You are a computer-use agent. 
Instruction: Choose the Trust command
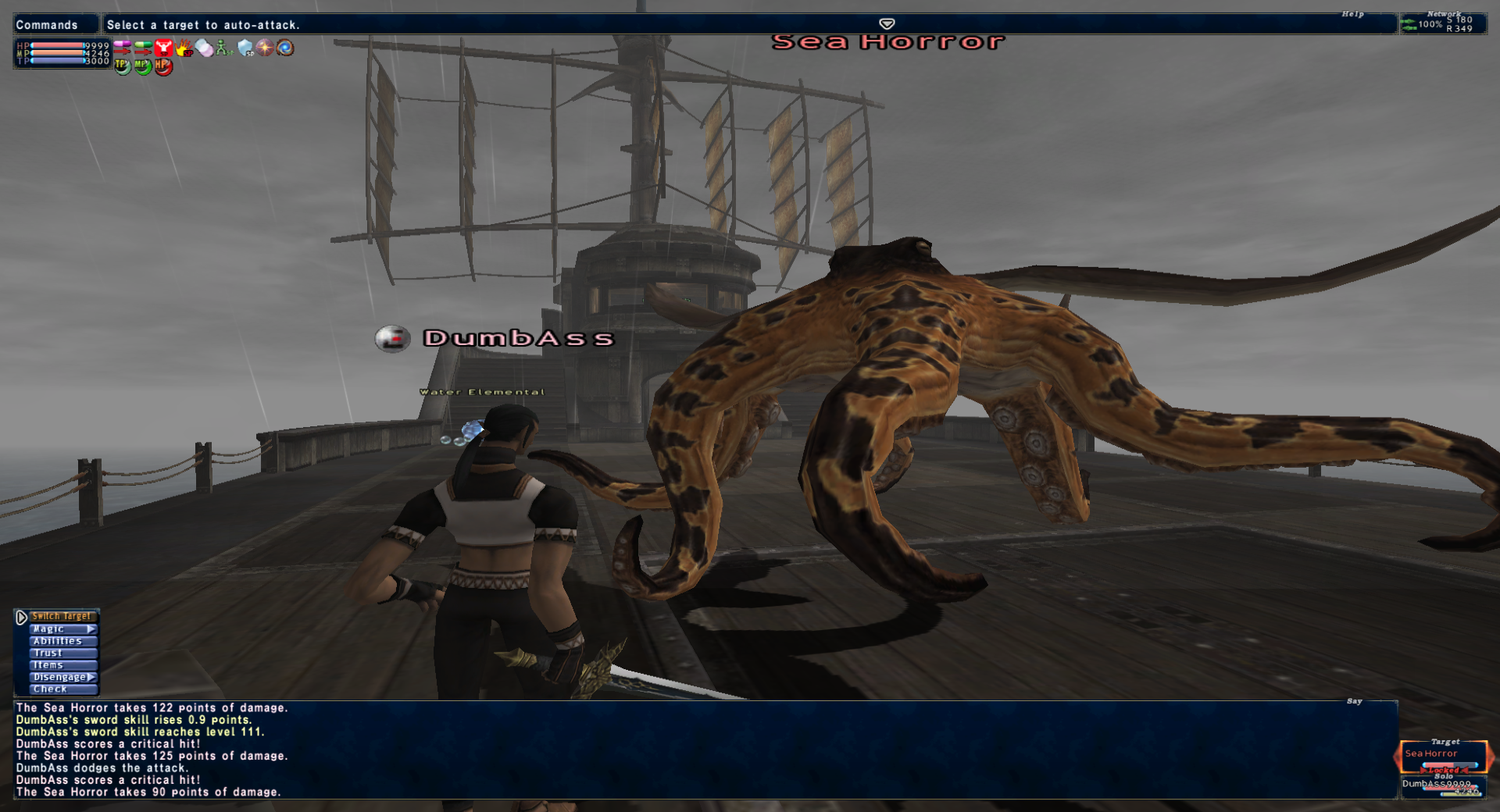(x=62, y=654)
